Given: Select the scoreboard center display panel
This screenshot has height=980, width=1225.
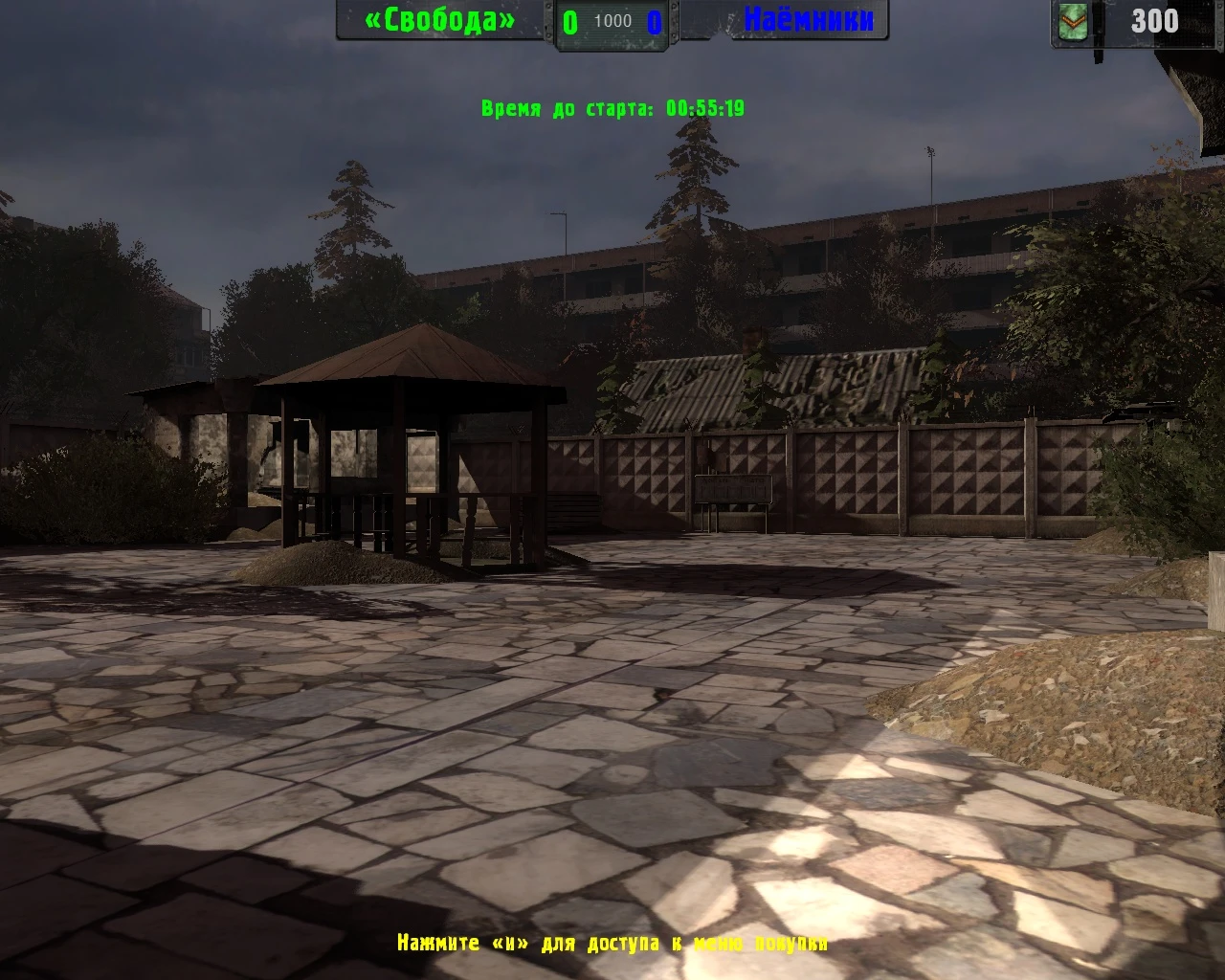Looking at the screenshot, I should 611,21.
